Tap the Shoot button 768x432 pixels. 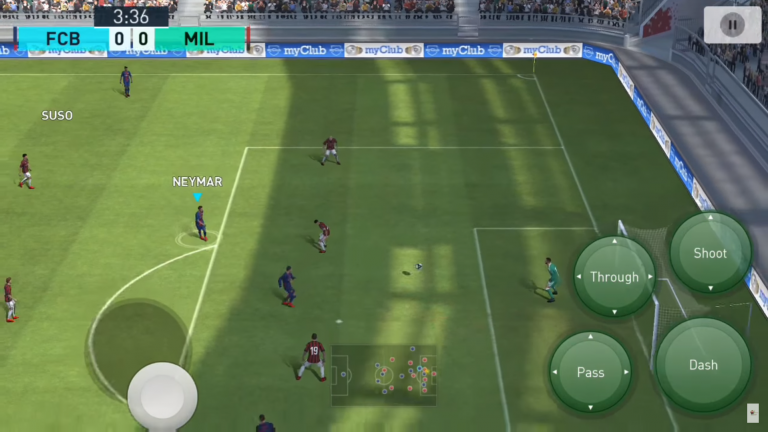710,253
